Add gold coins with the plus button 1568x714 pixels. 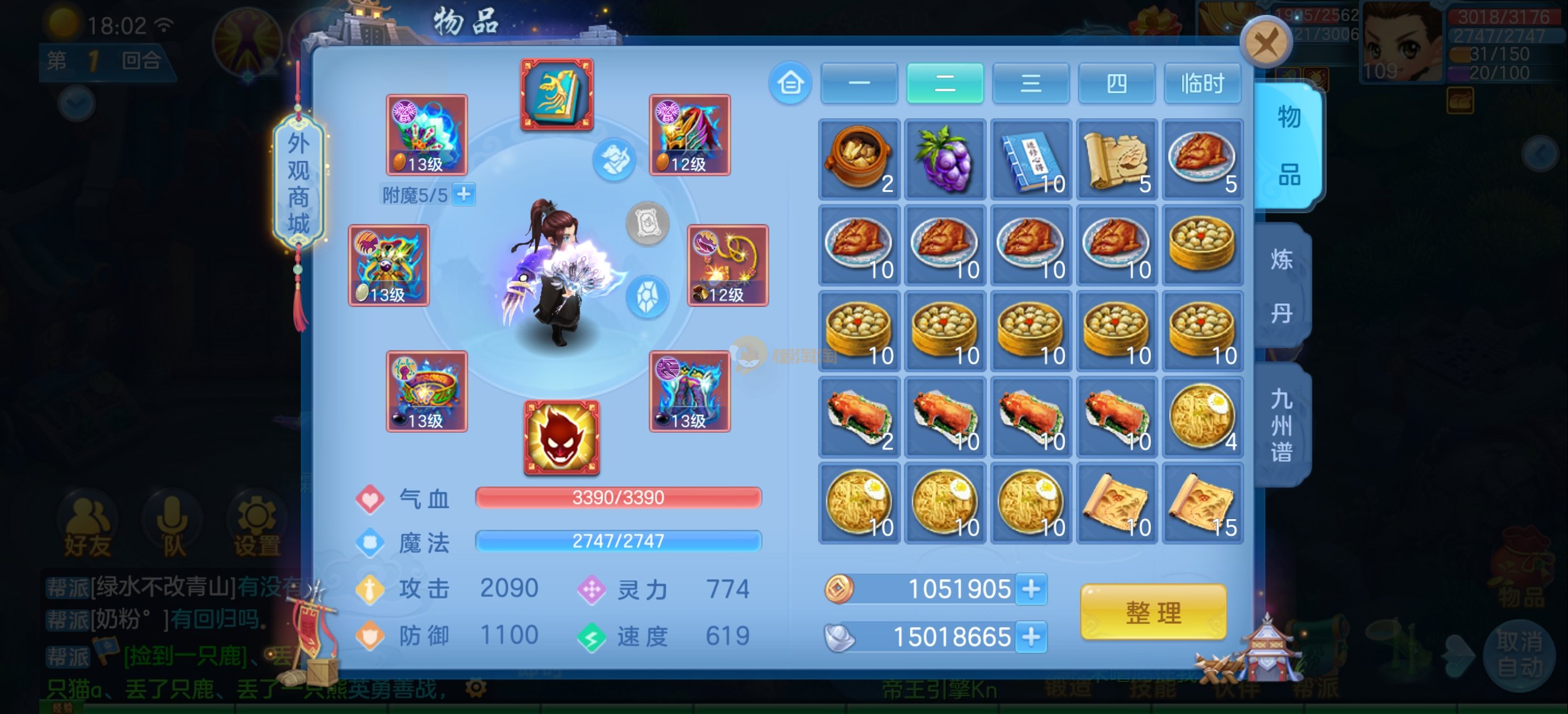[x=1031, y=588]
